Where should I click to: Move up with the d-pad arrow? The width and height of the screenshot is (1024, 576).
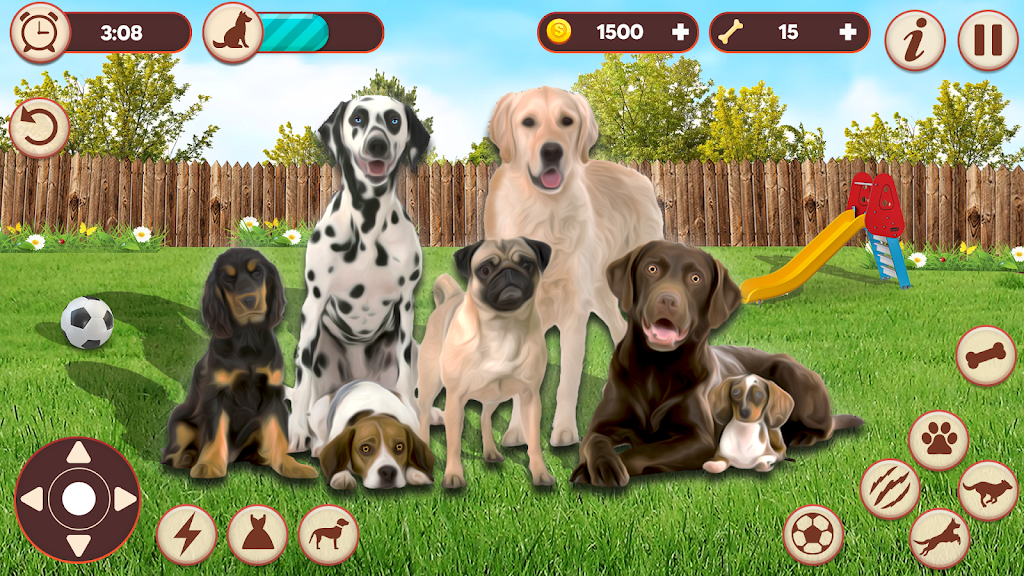point(78,455)
